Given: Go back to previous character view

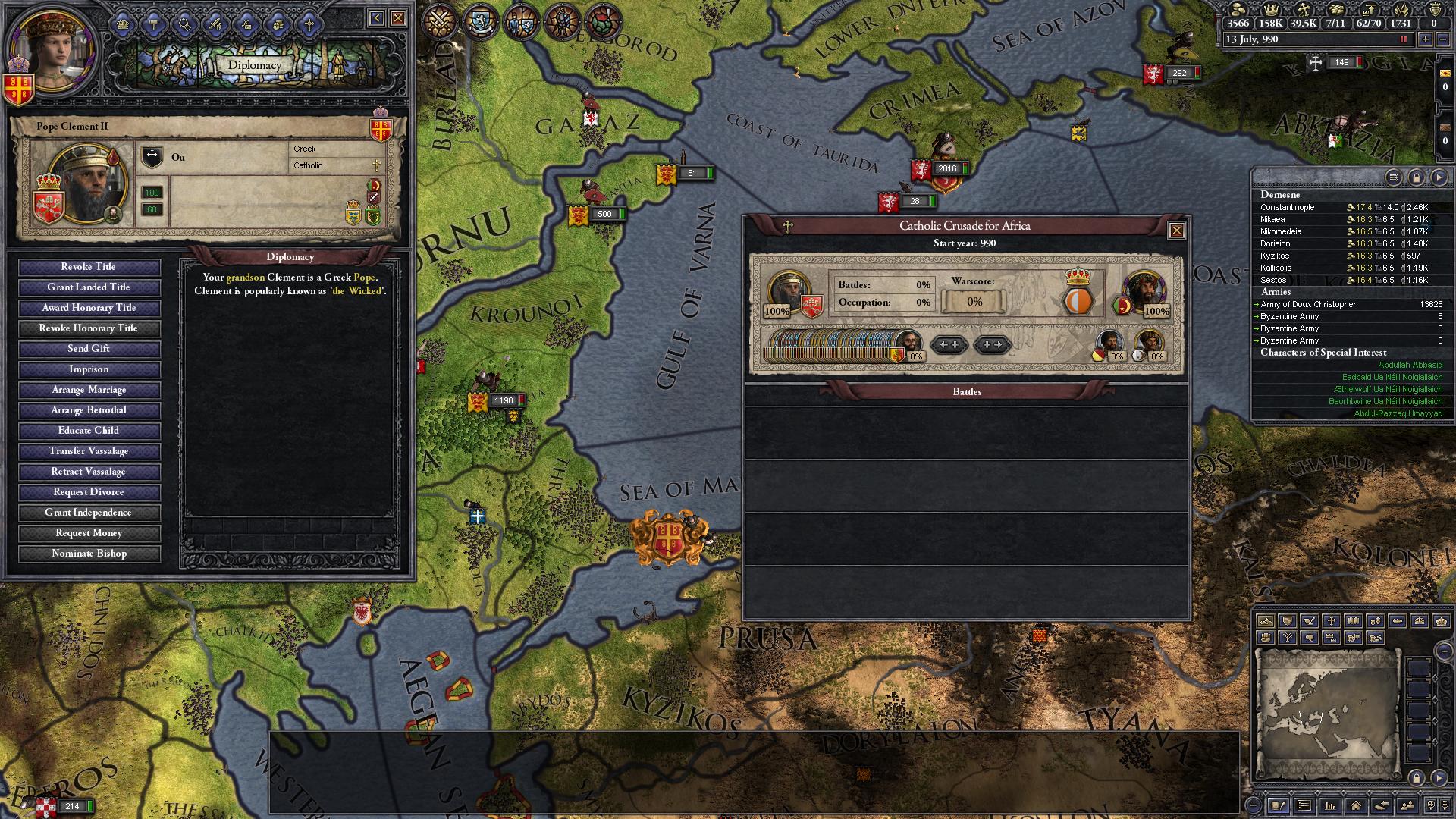Looking at the screenshot, I should (x=377, y=18).
